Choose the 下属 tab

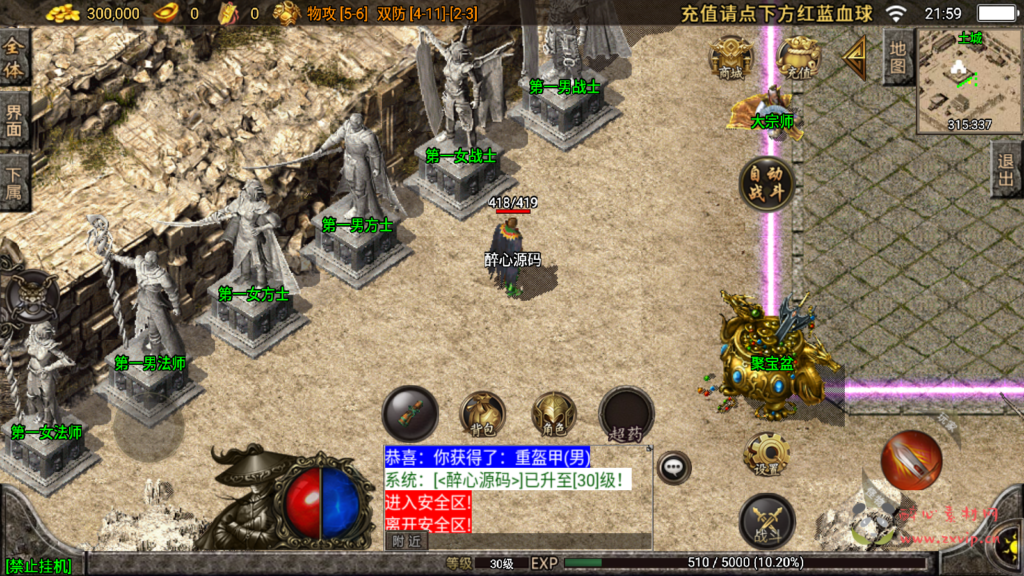pos(14,181)
